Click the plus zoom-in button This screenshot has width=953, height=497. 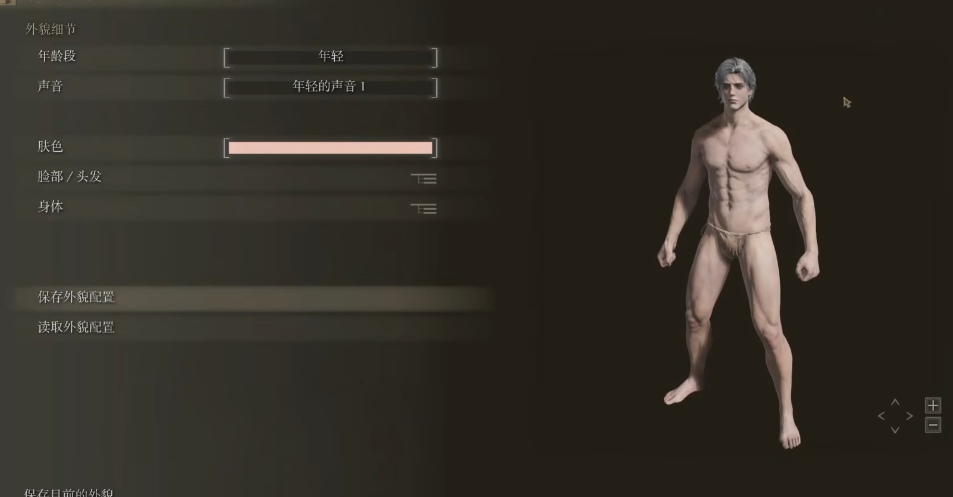pyautogui.click(x=932, y=405)
